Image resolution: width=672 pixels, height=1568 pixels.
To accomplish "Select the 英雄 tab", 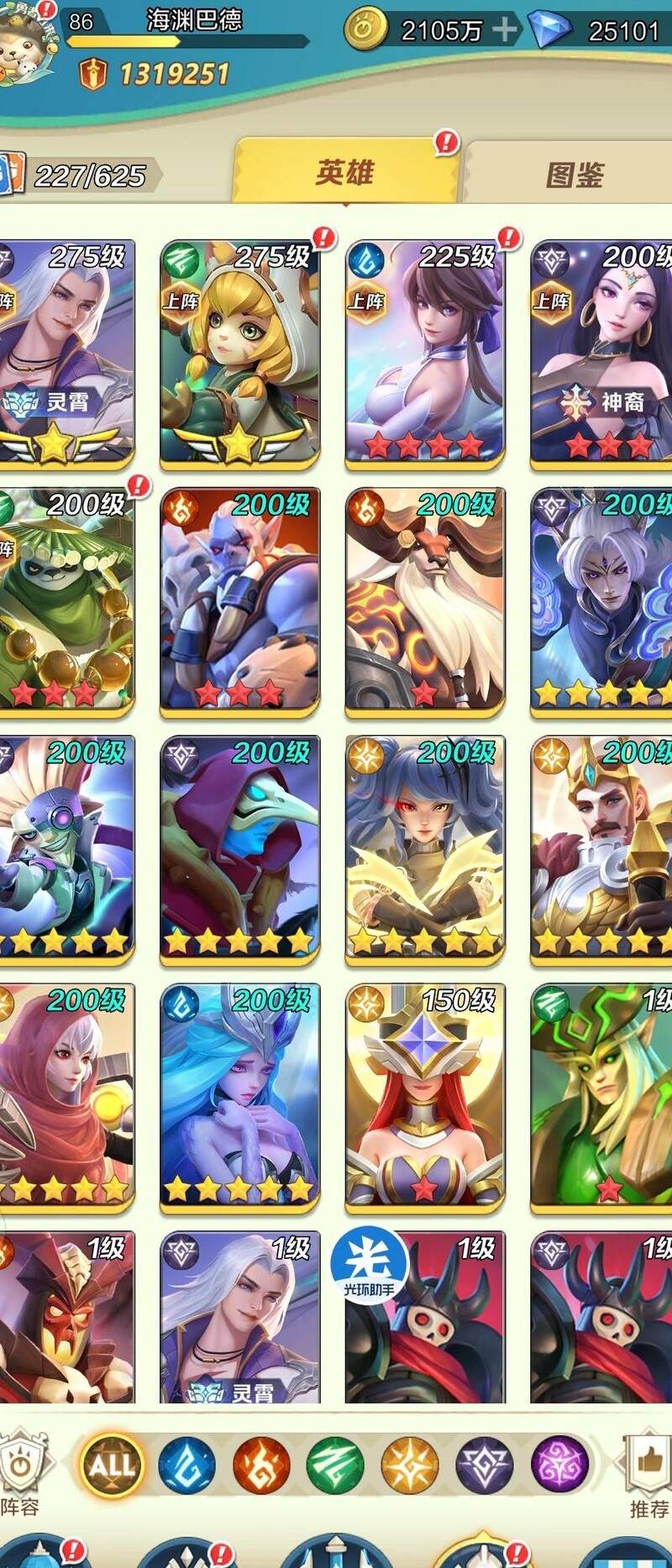I will pyautogui.click(x=345, y=173).
